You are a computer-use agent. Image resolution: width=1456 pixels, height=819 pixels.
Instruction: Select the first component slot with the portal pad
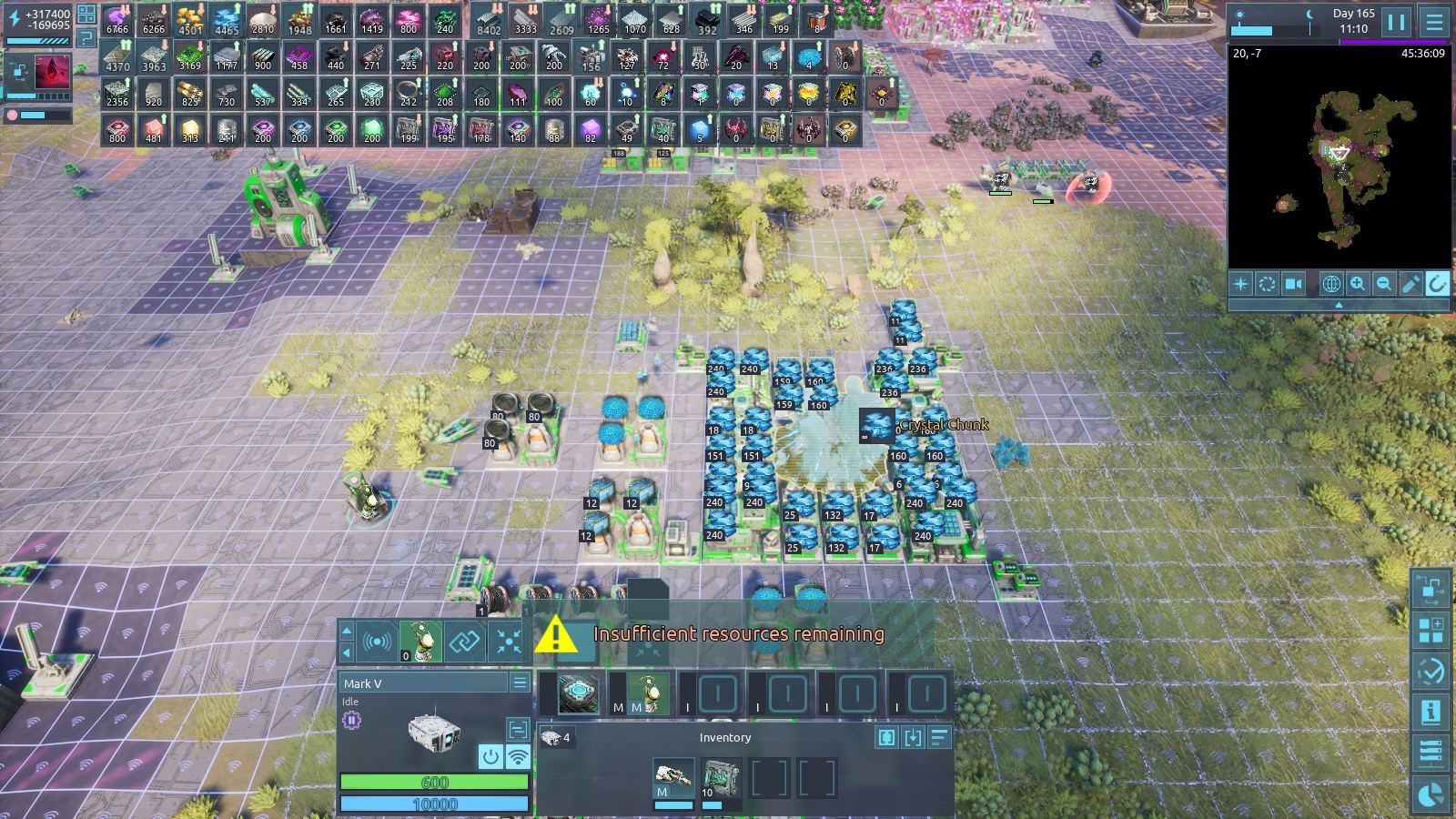(578, 694)
